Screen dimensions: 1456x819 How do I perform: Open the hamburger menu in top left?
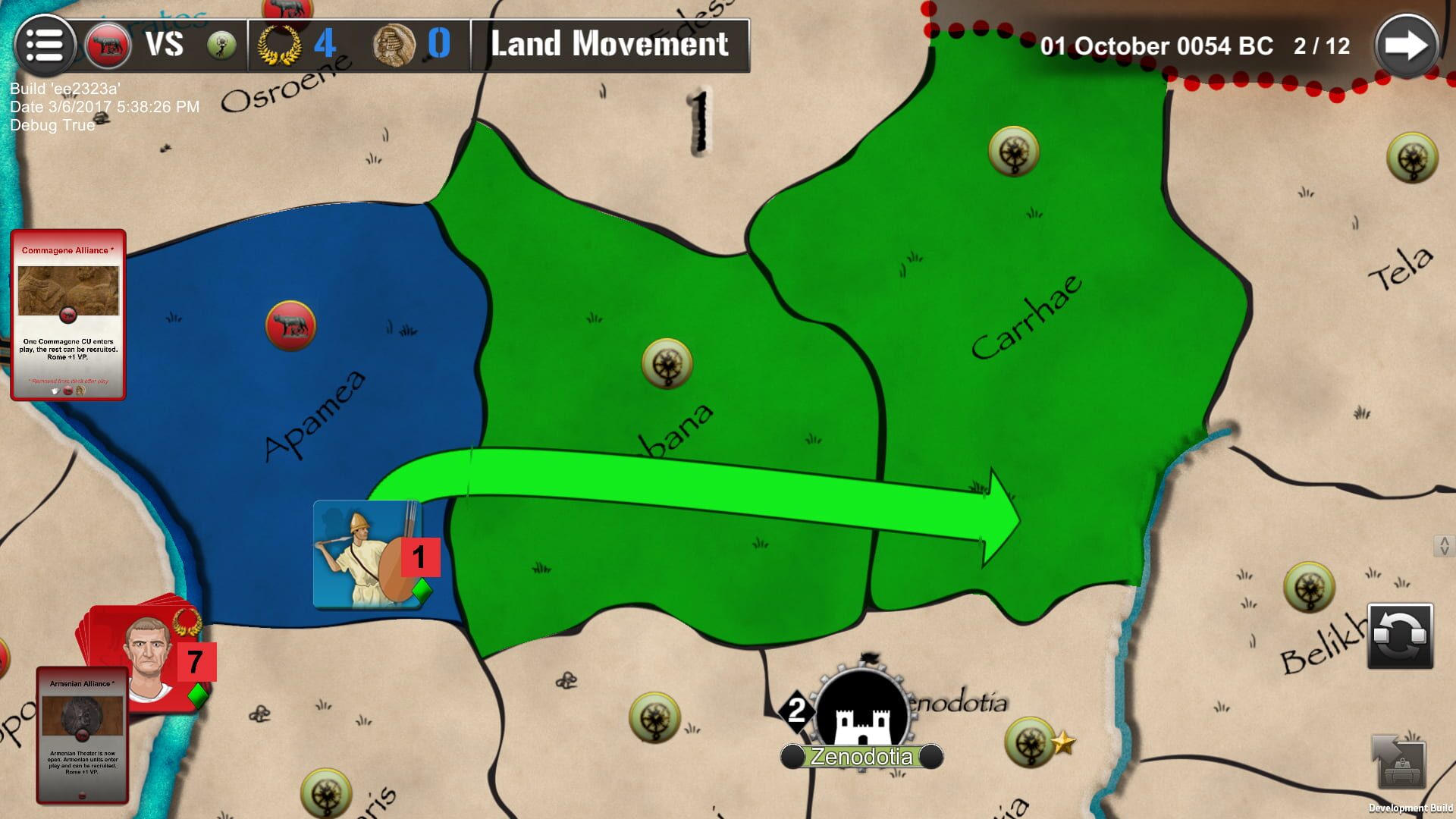click(45, 43)
